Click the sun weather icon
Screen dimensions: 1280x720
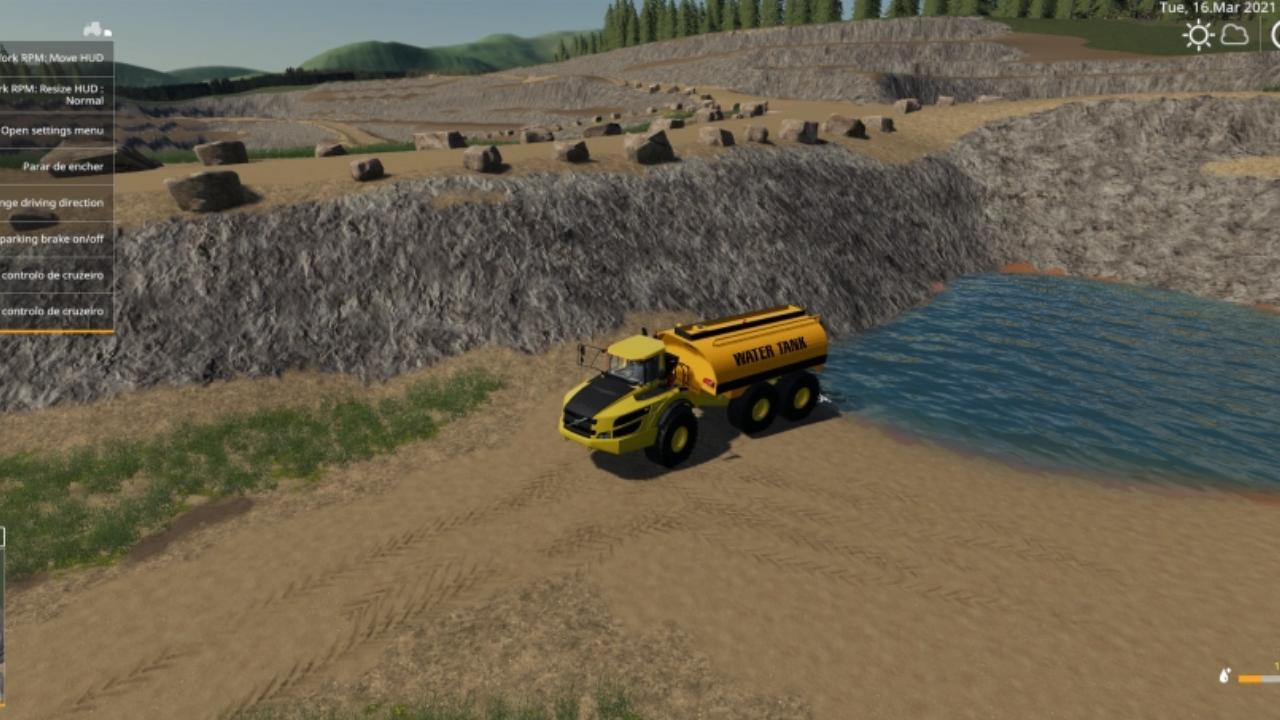click(1197, 36)
